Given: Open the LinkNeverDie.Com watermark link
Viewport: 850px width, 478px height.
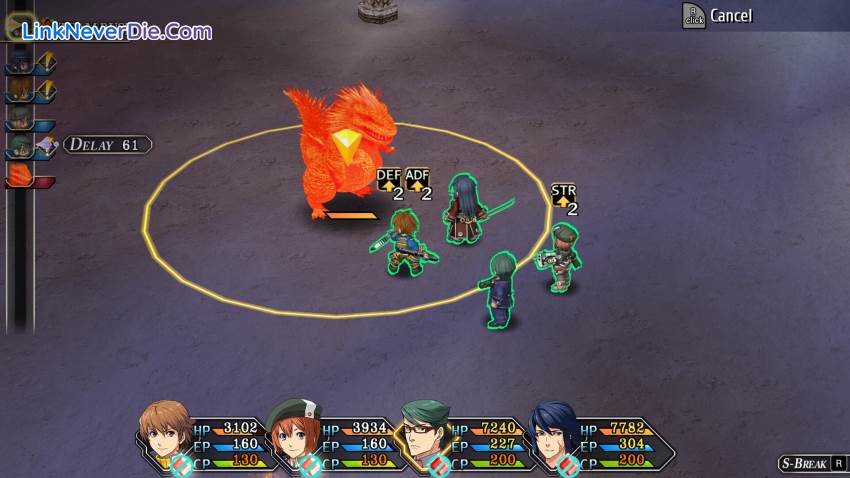Looking at the screenshot, I should pyautogui.click(x=112, y=32).
